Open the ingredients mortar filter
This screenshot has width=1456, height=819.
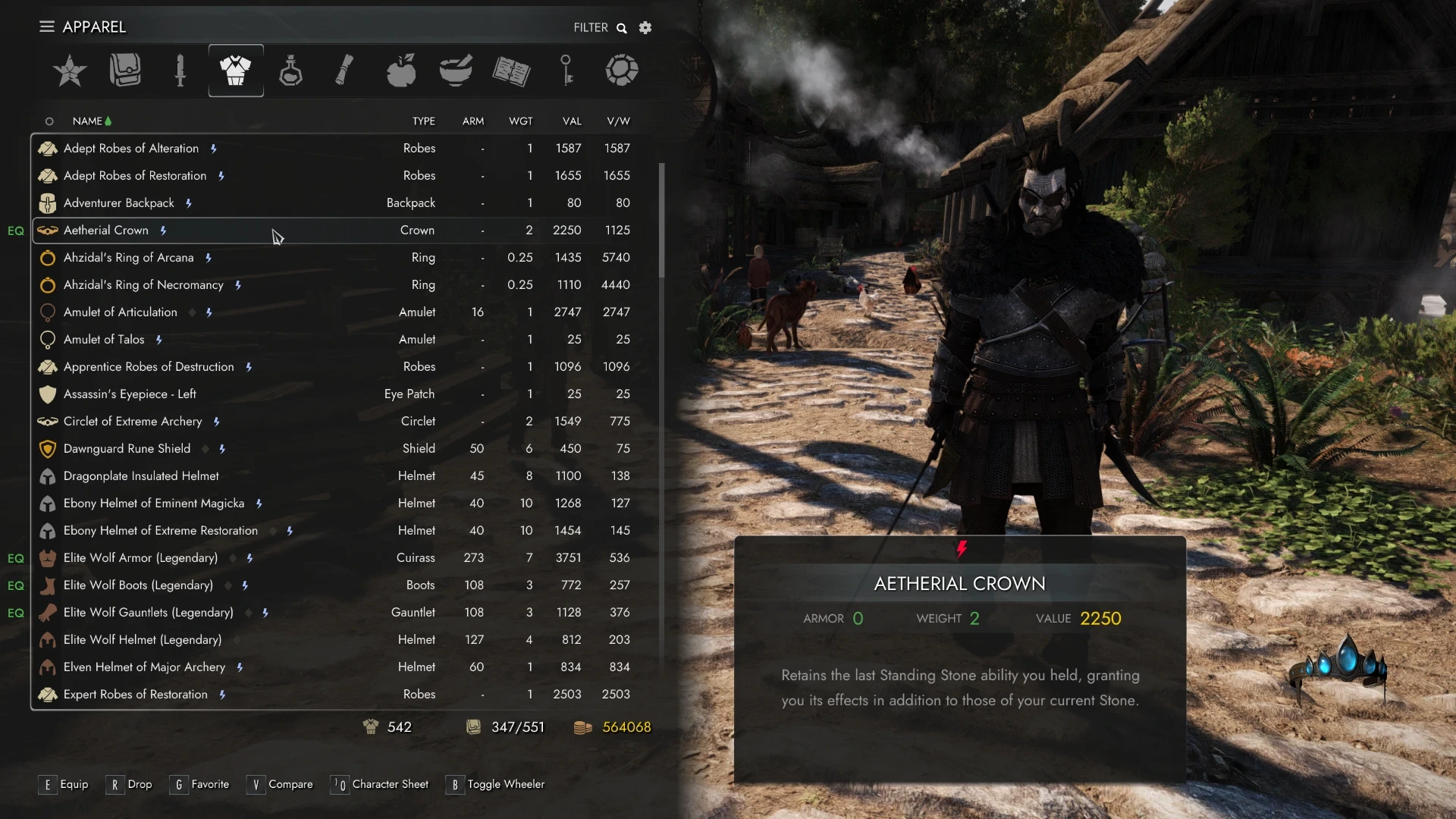455,71
